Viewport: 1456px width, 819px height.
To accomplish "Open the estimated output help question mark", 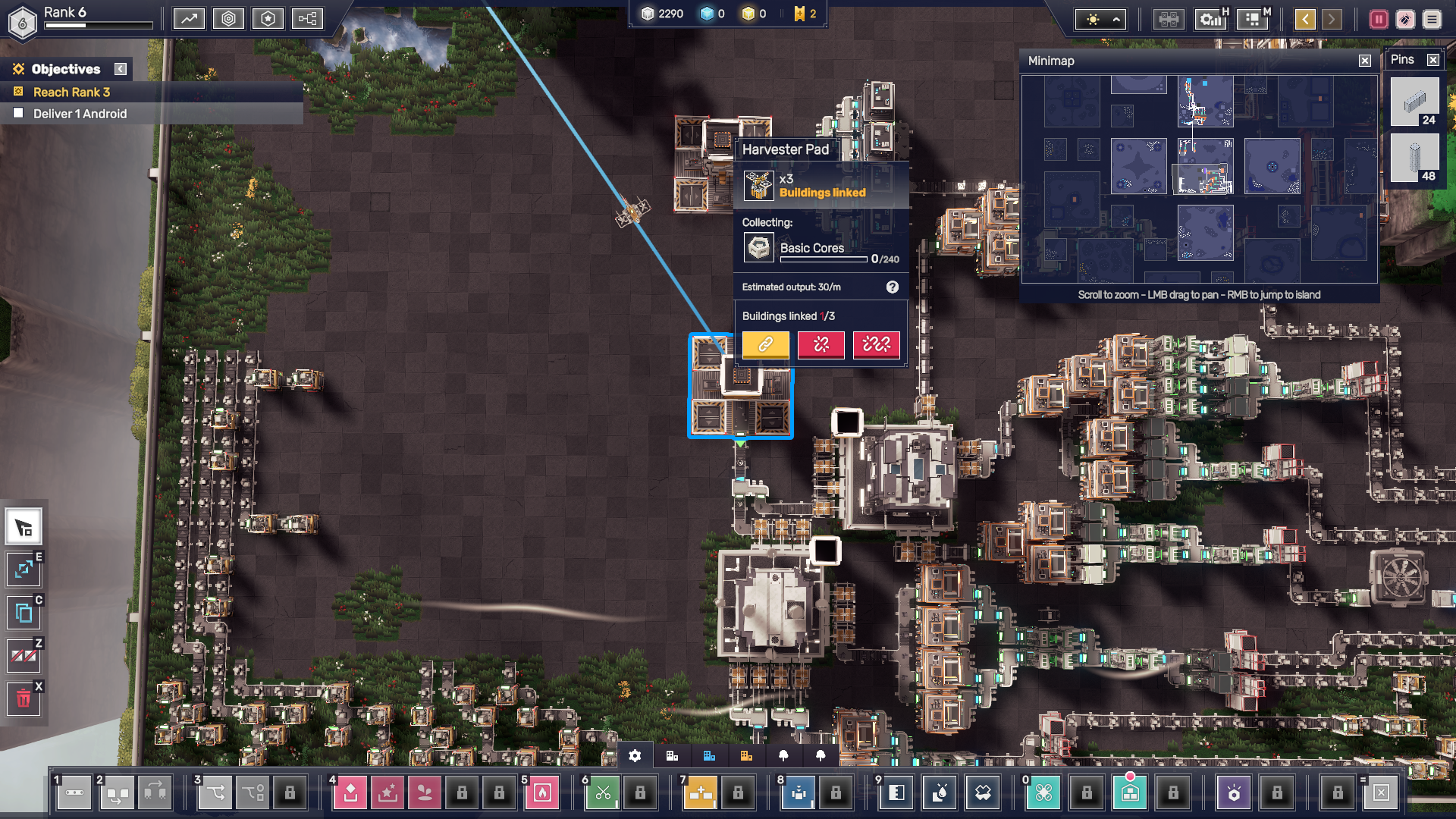I will pyautogui.click(x=893, y=287).
